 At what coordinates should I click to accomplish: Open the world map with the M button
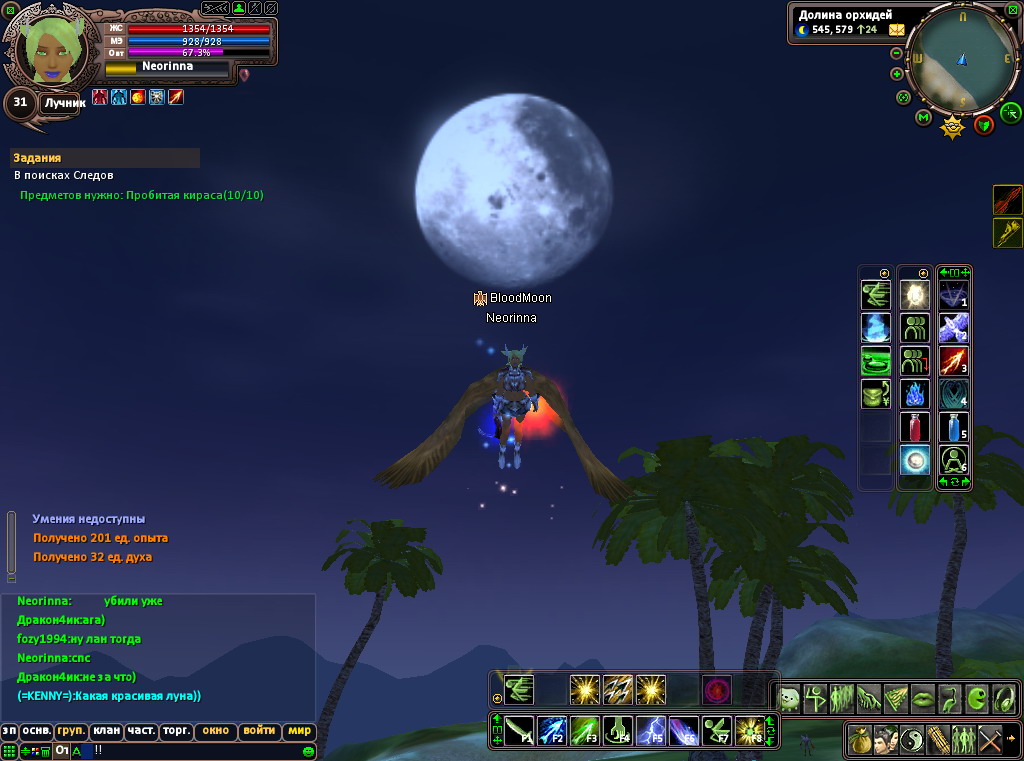click(923, 117)
